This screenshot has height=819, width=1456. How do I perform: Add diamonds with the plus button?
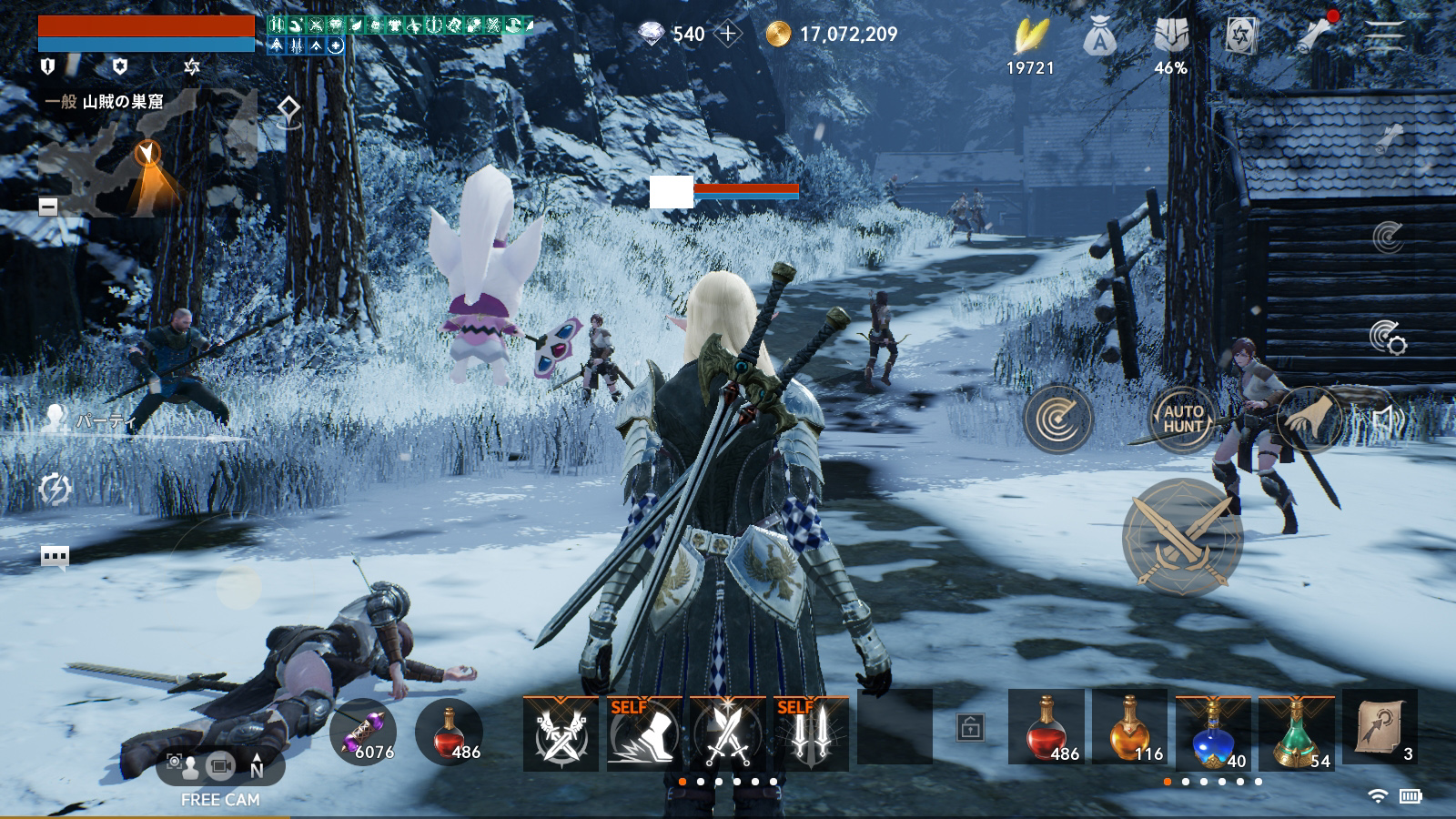(728, 35)
